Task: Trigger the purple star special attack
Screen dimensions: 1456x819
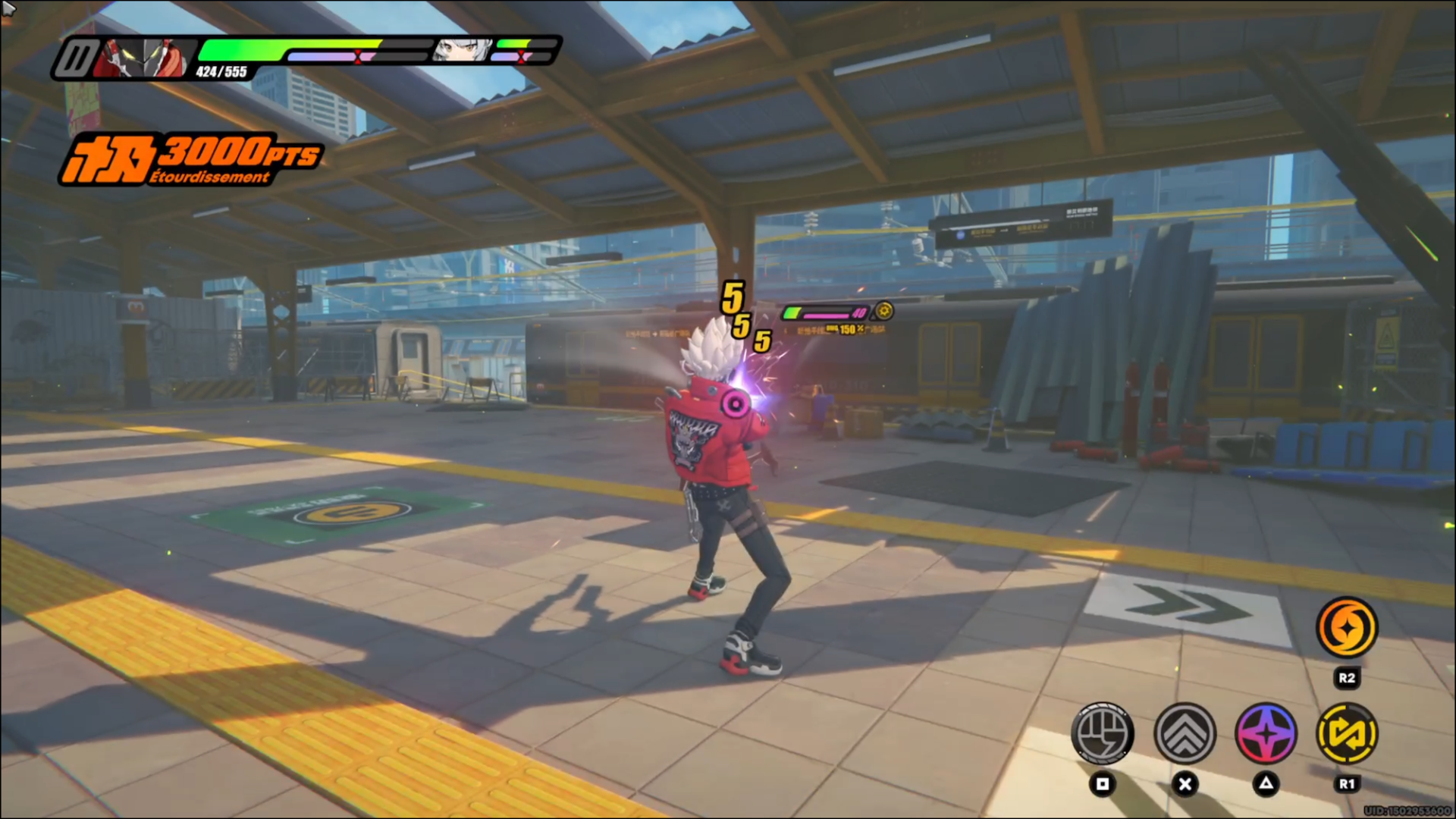Action: click(x=1266, y=733)
